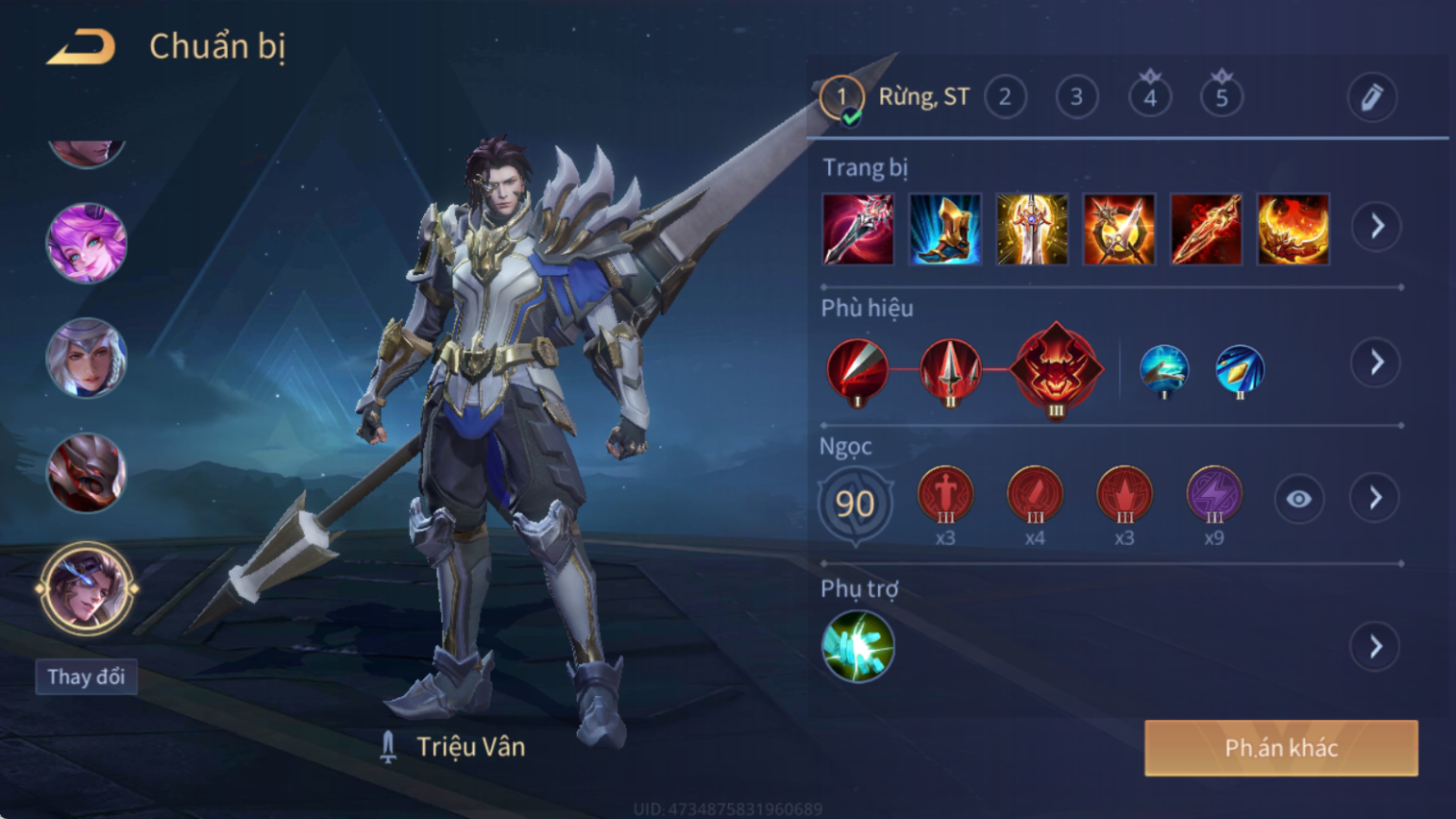
Task: Expand the Ngọc rune arrow
Action: [x=1375, y=498]
